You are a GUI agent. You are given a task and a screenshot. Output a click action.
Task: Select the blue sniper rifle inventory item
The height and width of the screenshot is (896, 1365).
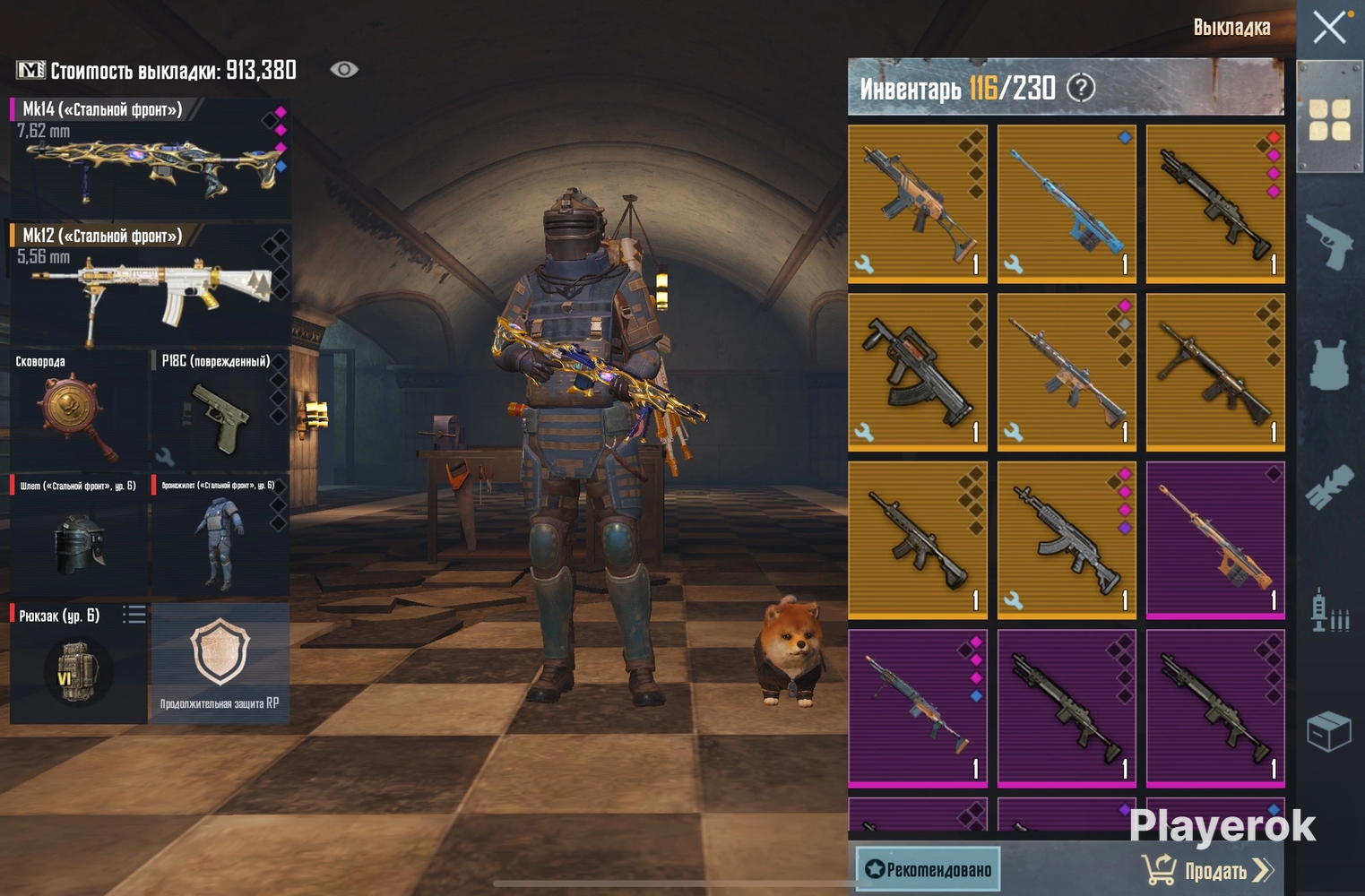click(1067, 203)
